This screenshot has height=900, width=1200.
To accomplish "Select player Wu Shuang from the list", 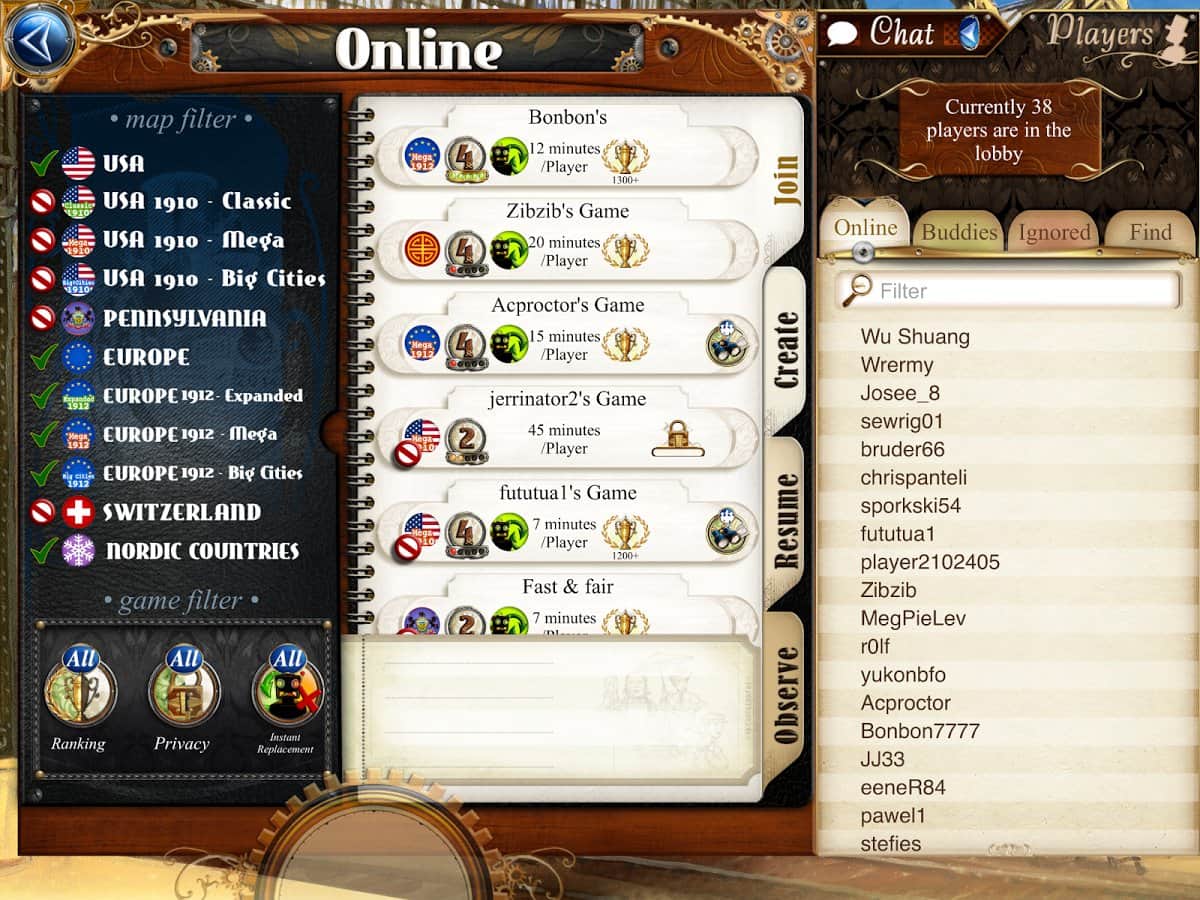I will [915, 337].
